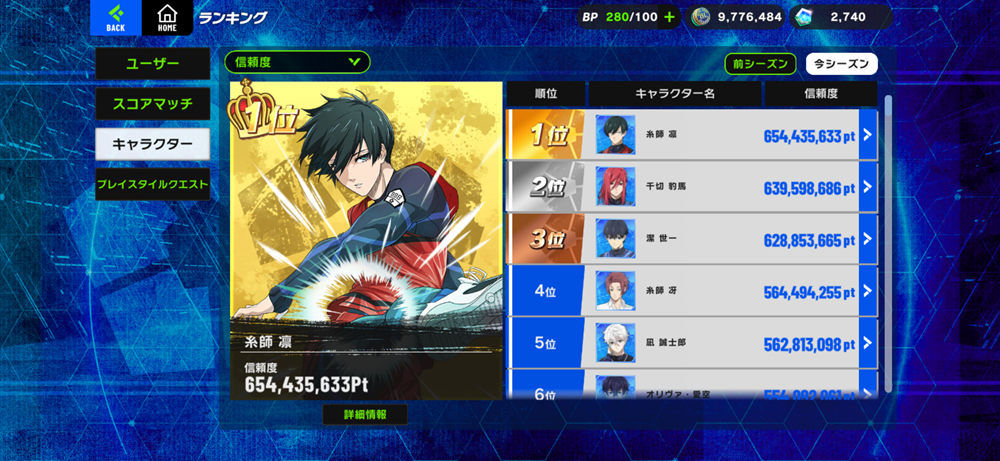Choose the 今シーズン rankings
1000x461 pixels.
coord(841,64)
